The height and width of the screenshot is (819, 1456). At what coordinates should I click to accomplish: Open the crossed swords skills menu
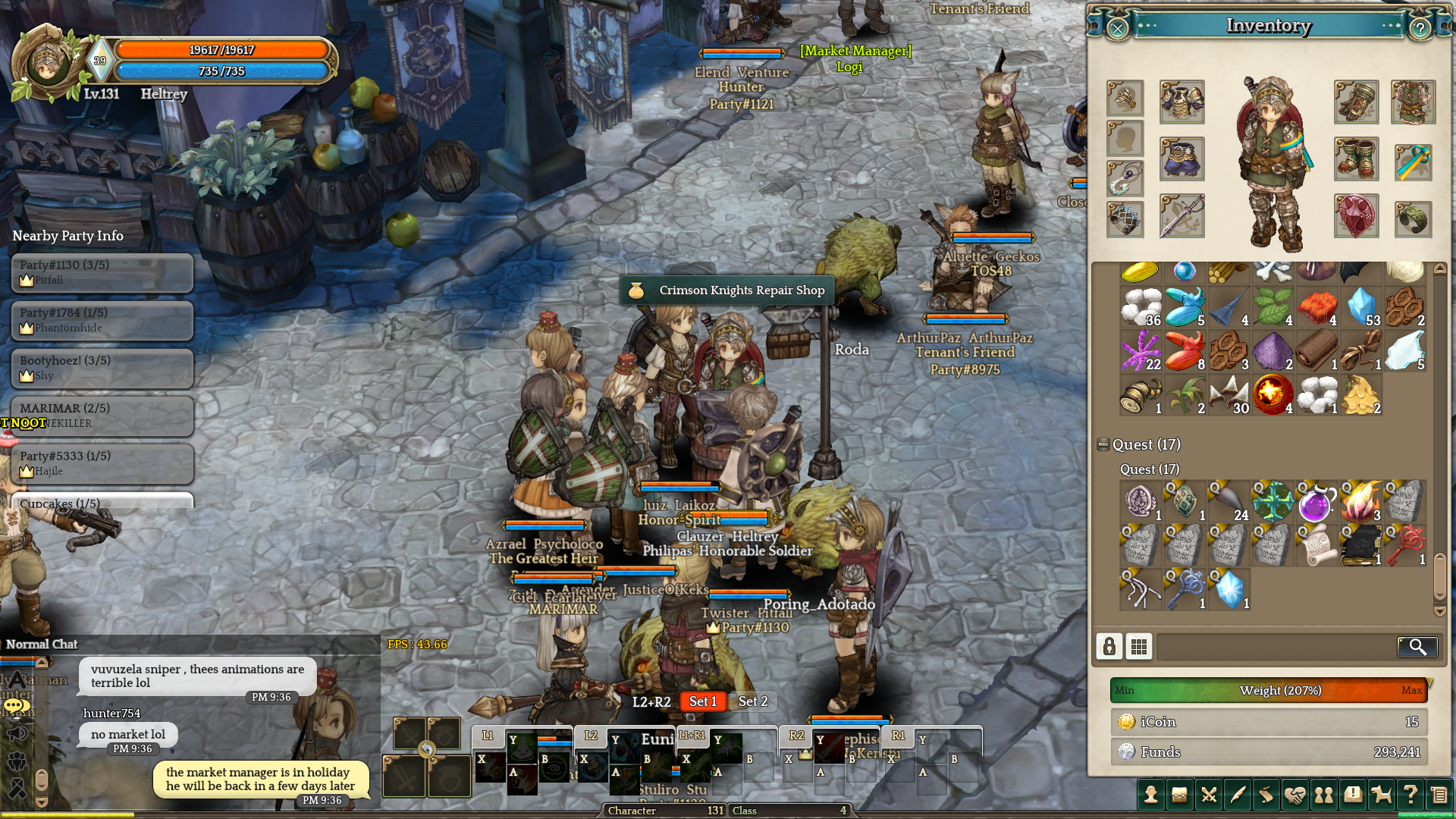[x=1209, y=795]
